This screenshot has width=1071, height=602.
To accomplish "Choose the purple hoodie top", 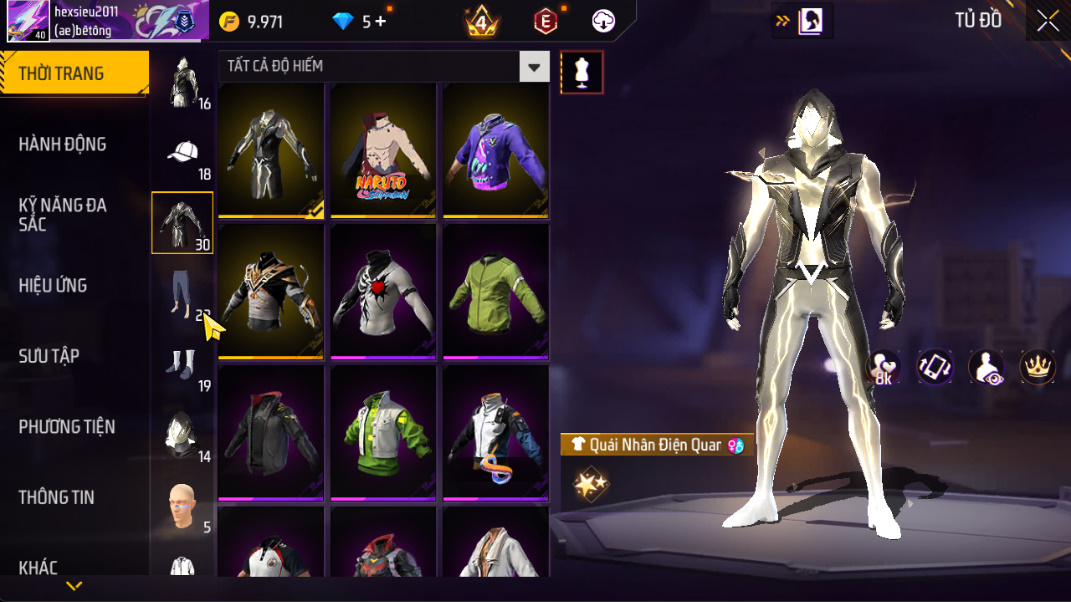I will coord(496,149).
